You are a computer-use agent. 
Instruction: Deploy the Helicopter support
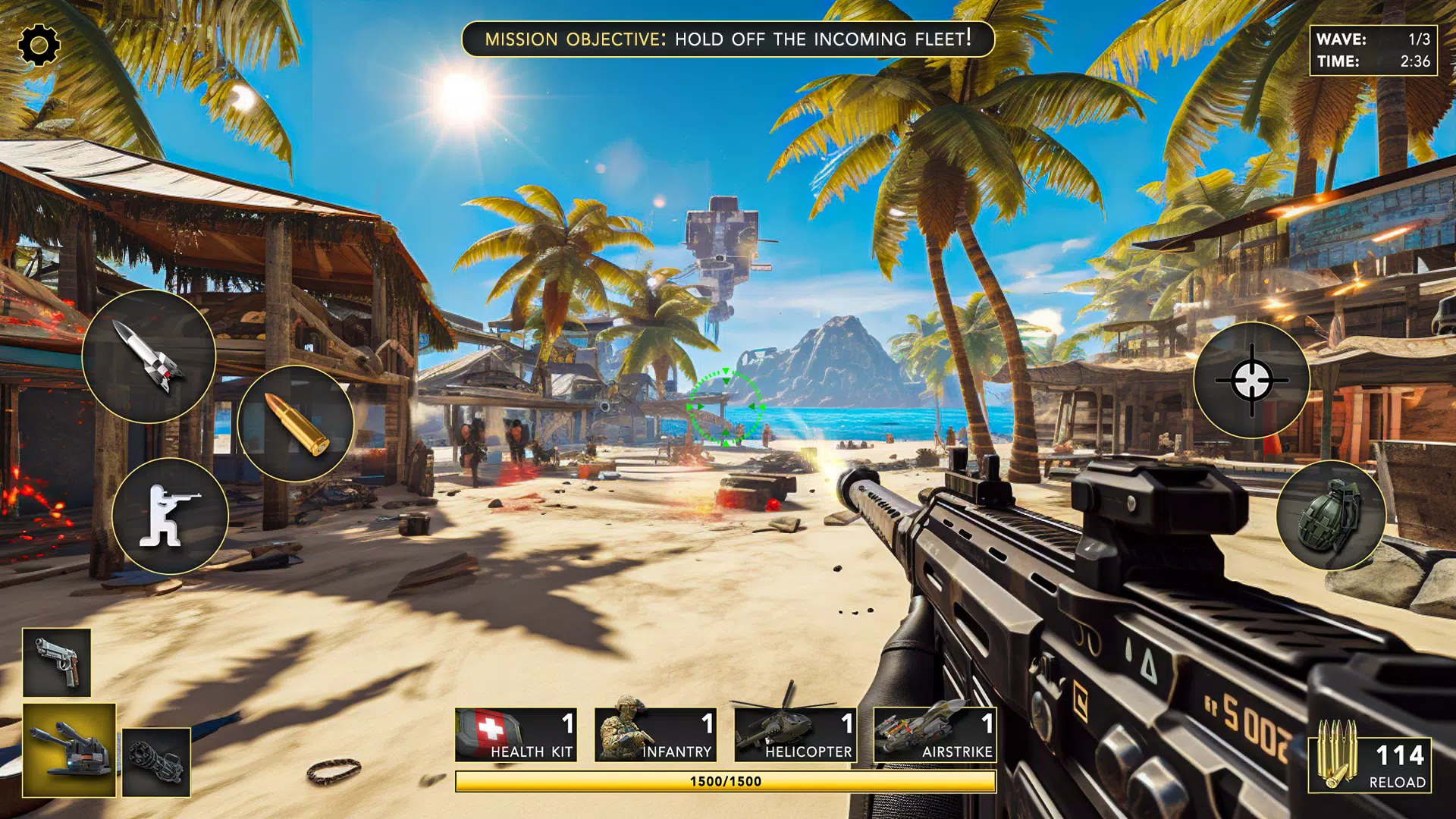(x=795, y=735)
